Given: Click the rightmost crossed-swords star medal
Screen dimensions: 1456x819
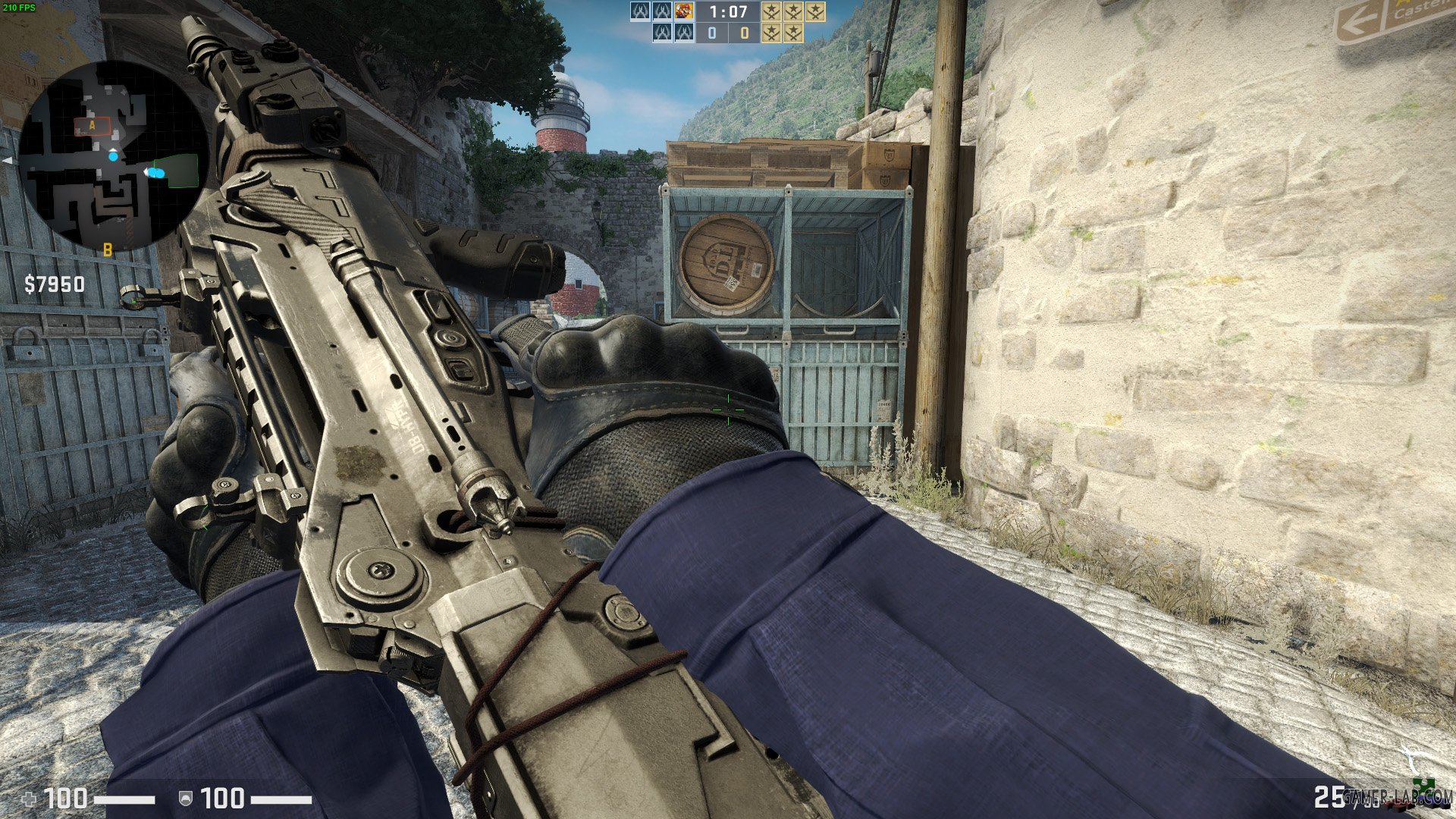Looking at the screenshot, I should tap(817, 11).
